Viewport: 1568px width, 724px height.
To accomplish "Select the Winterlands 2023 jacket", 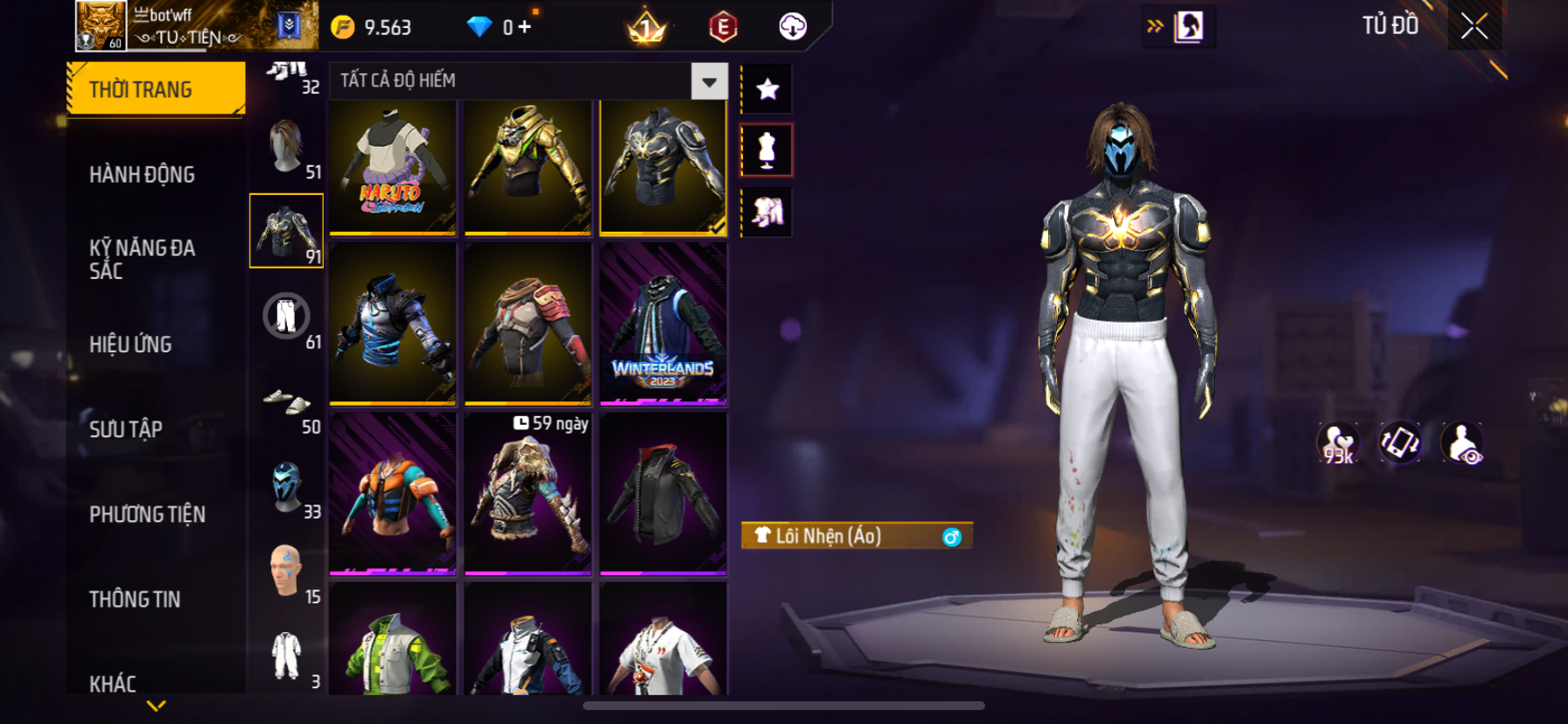I will (663, 324).
